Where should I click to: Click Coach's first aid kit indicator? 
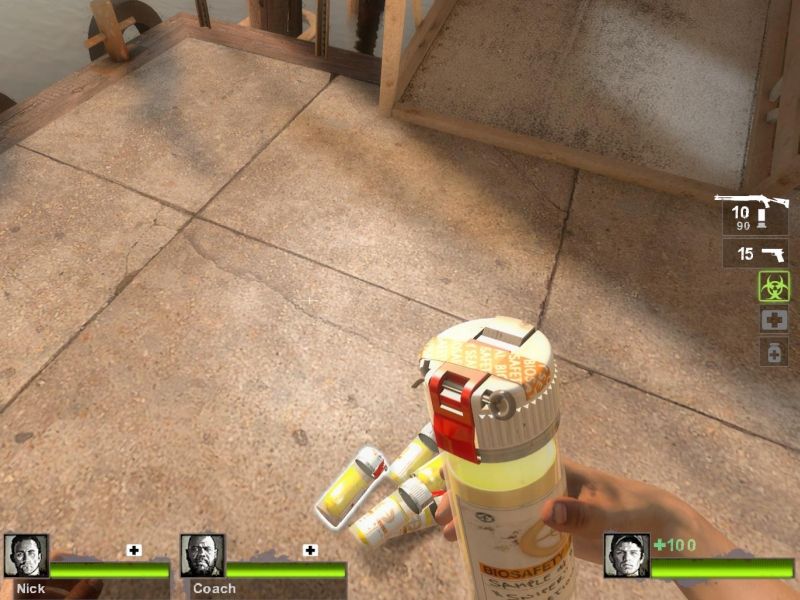click(310, 550)
